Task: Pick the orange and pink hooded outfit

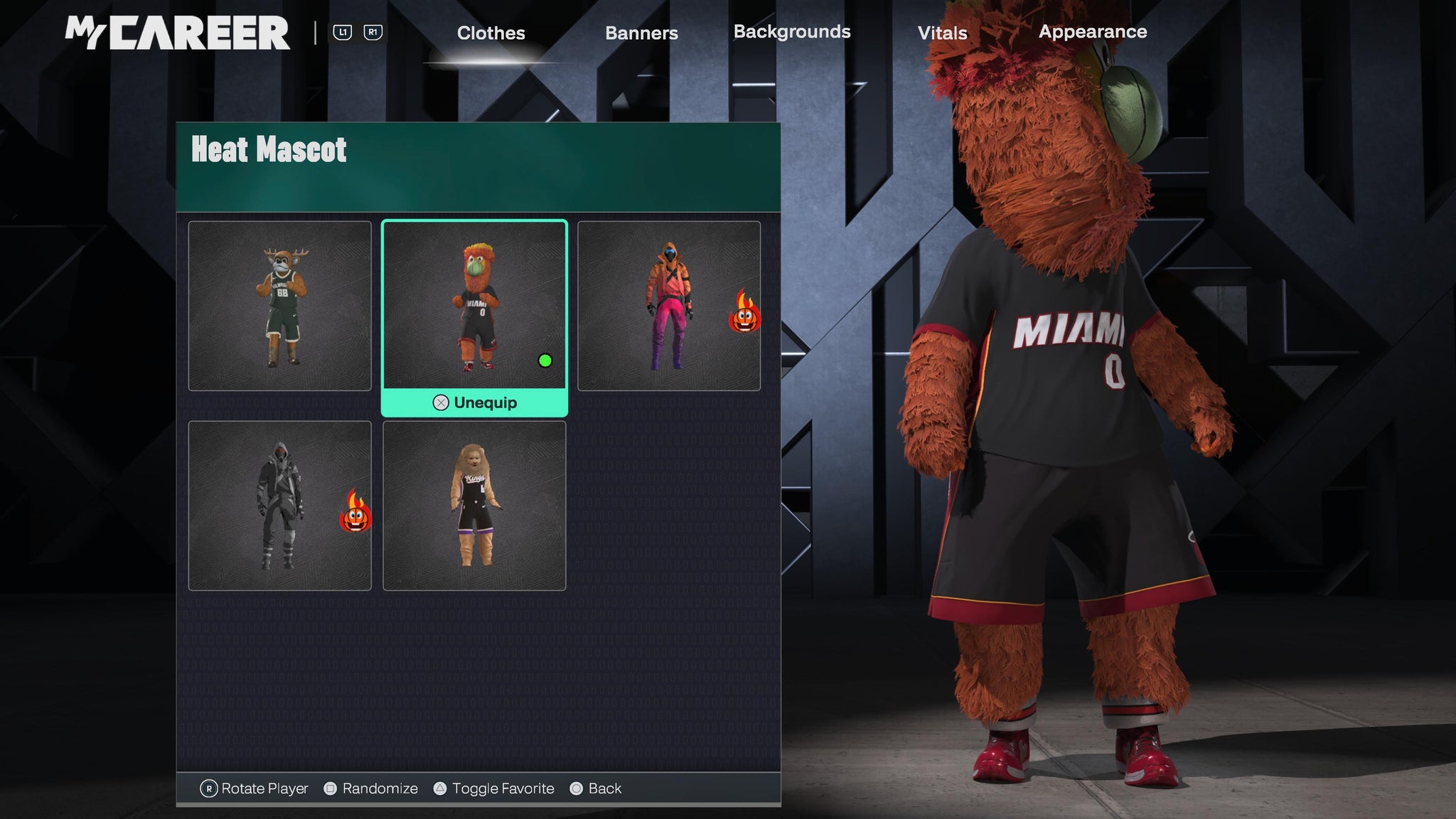Action: (x=668, y=306)
